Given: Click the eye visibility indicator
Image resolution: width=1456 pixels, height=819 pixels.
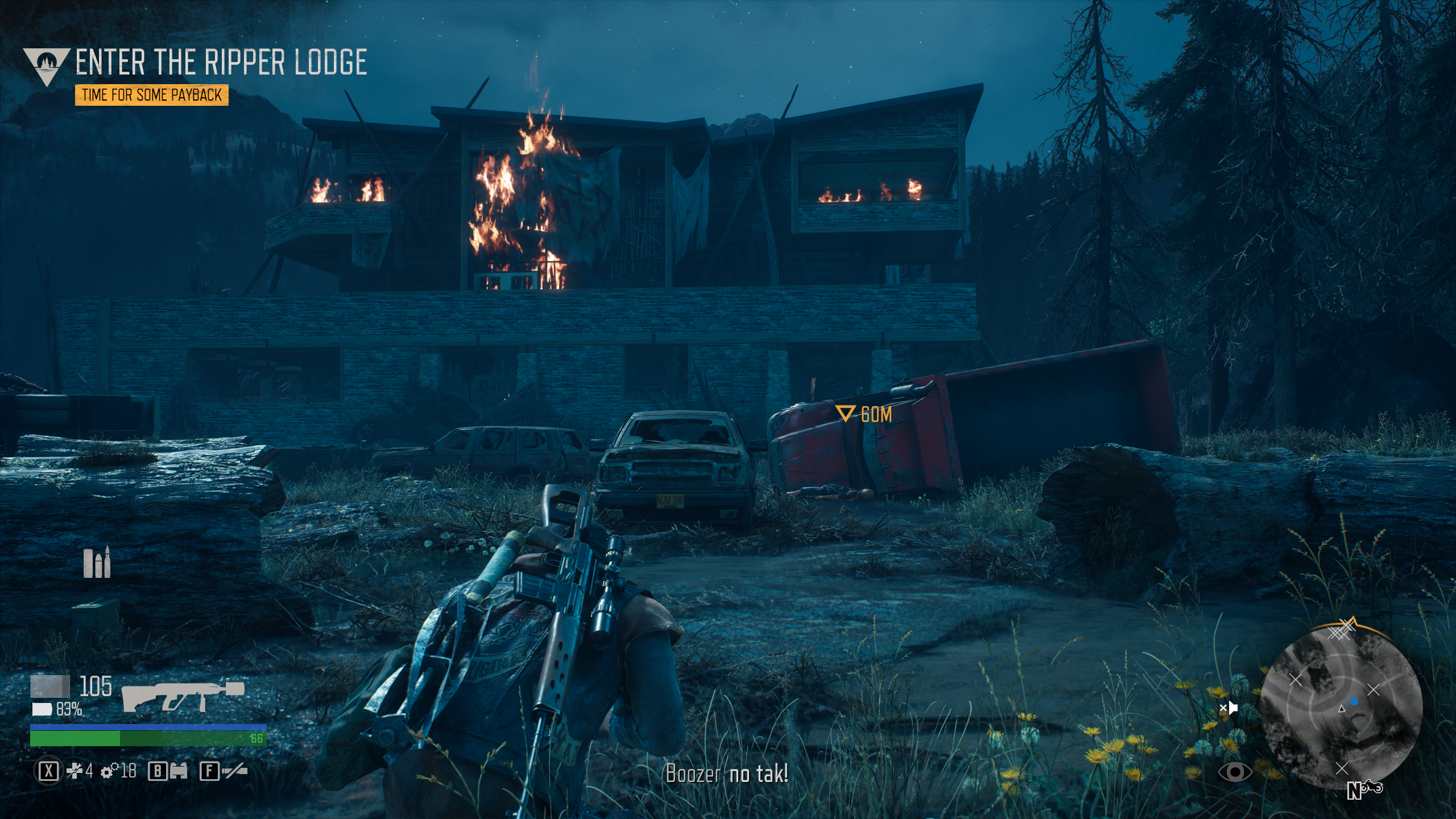Looking at the screenshot, I should (x=1235, y=772).
